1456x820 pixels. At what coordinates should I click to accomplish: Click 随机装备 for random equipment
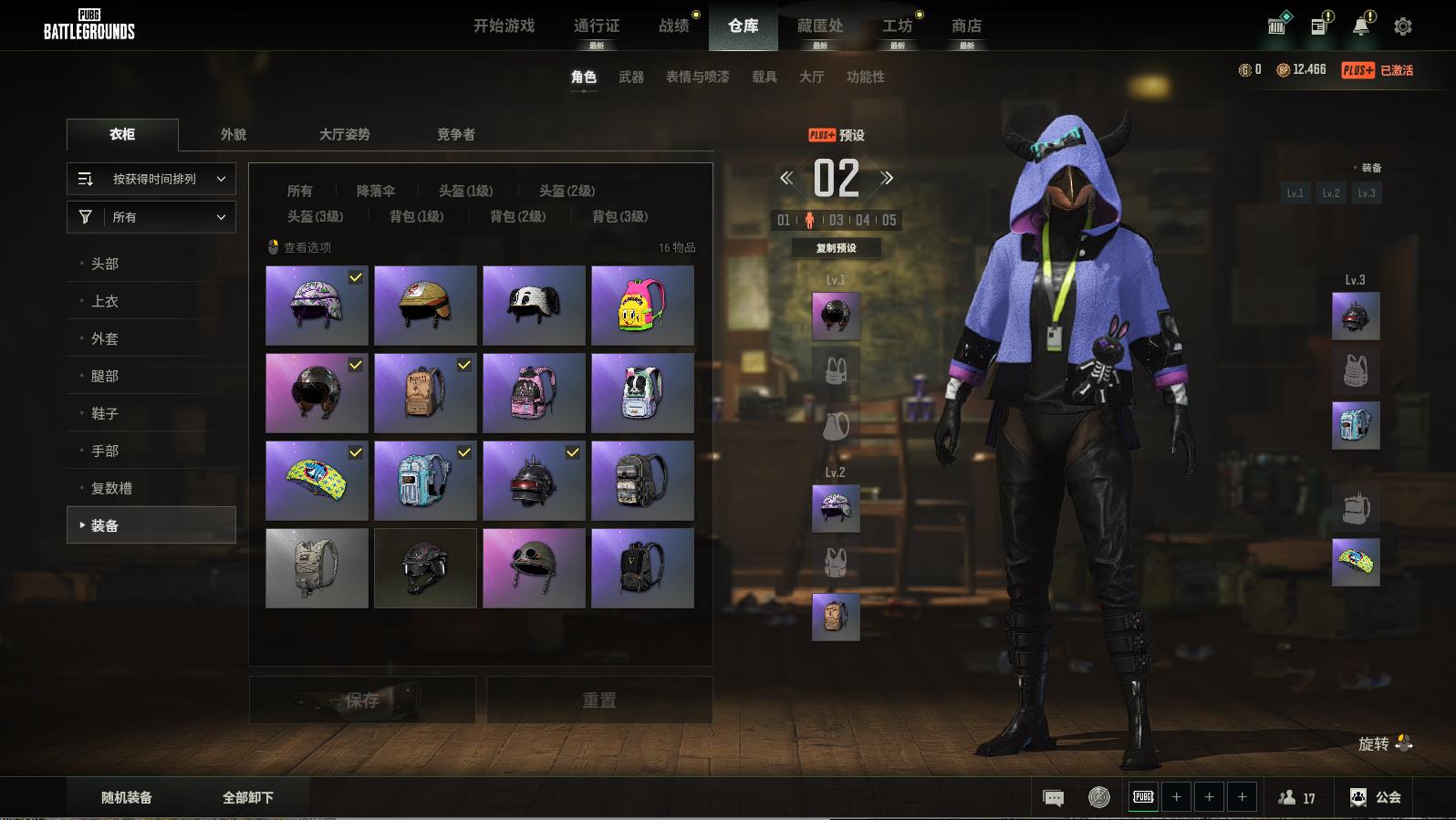[127, 797]
